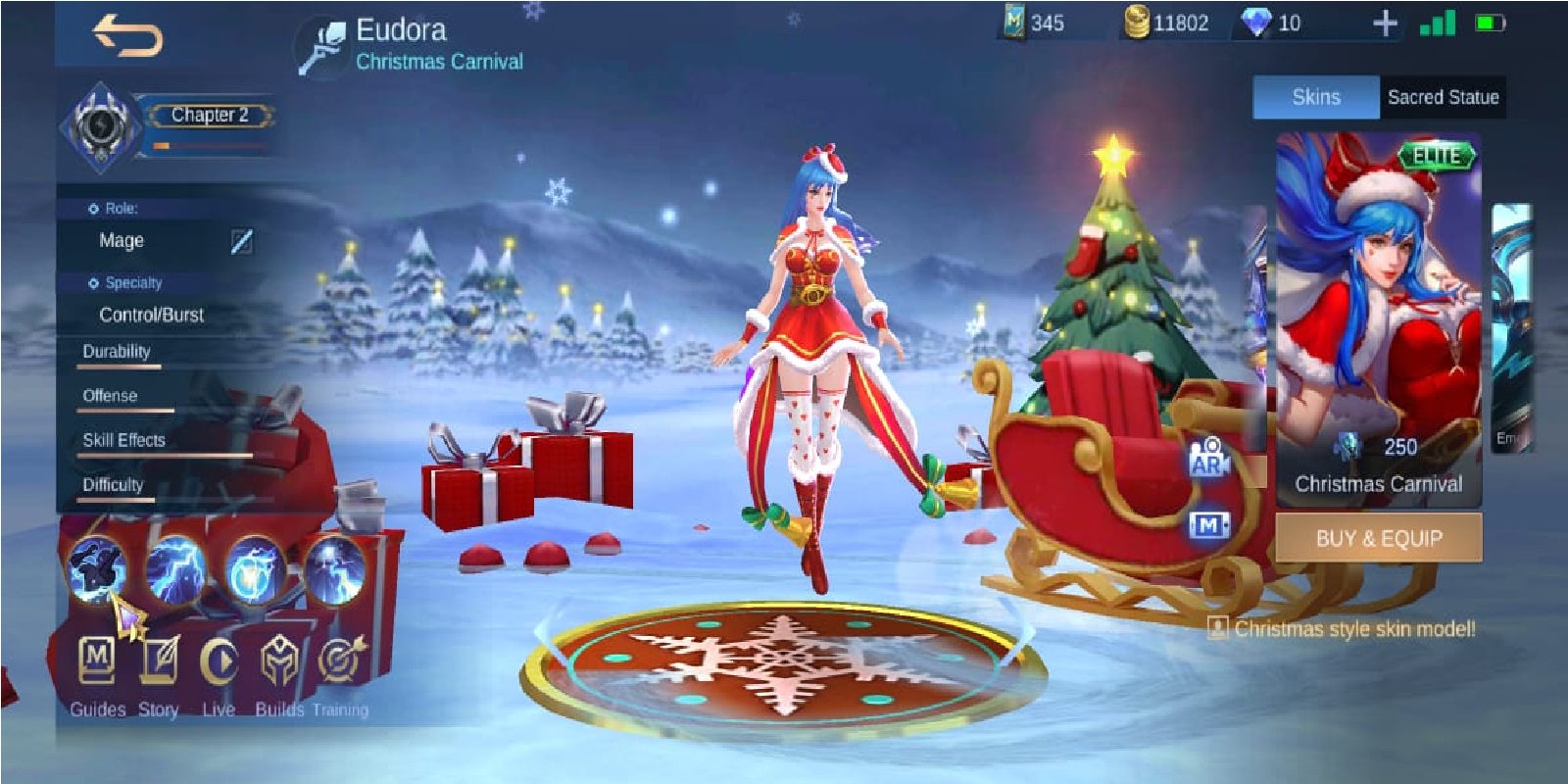1568x784 pixels.
Task: Toggle the Skins tab selection
Action: (1314, 98)
